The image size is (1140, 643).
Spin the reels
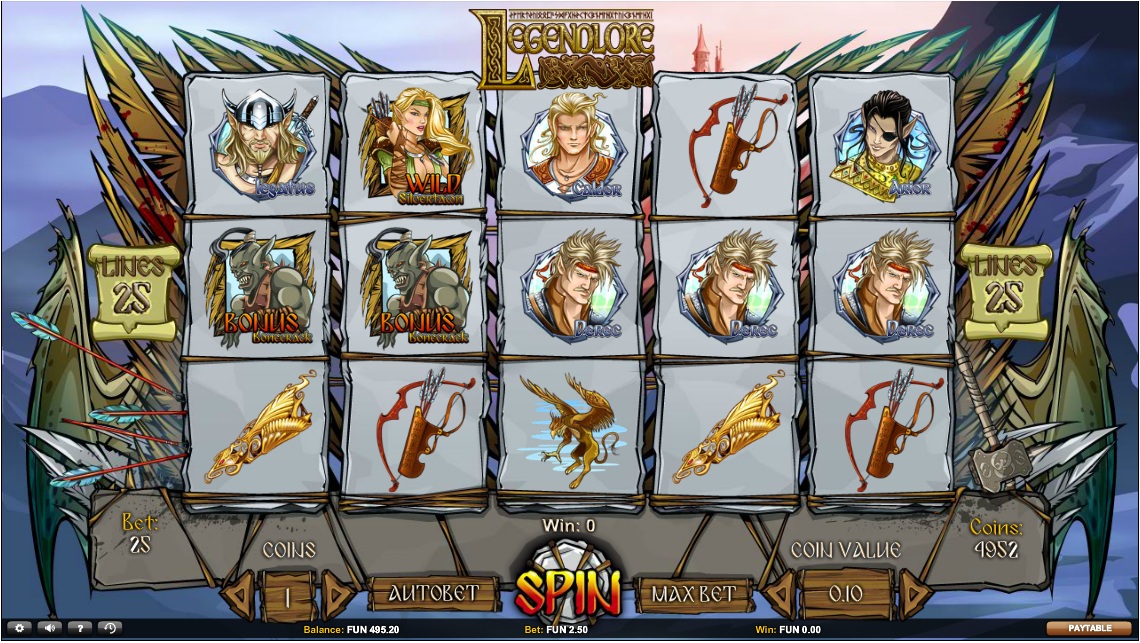(x=567, y=592)
